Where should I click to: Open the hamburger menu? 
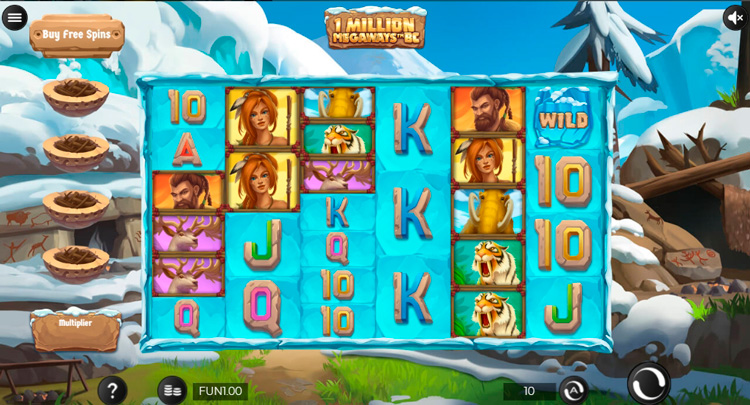point(15,17)
